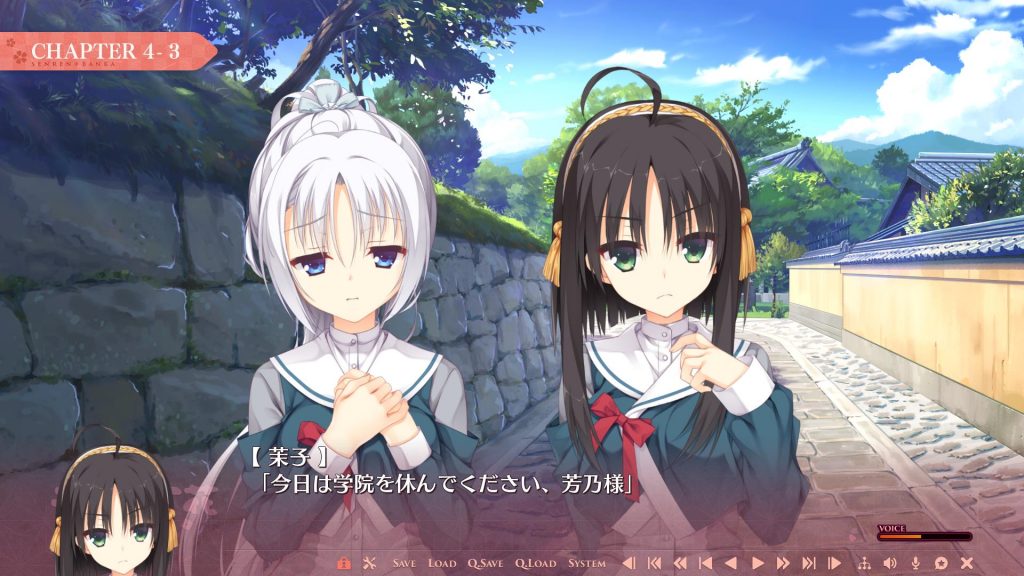The image size is (1024, 576).
Task: Click the double-left rewind arrows icon
Action: point(680,563)
